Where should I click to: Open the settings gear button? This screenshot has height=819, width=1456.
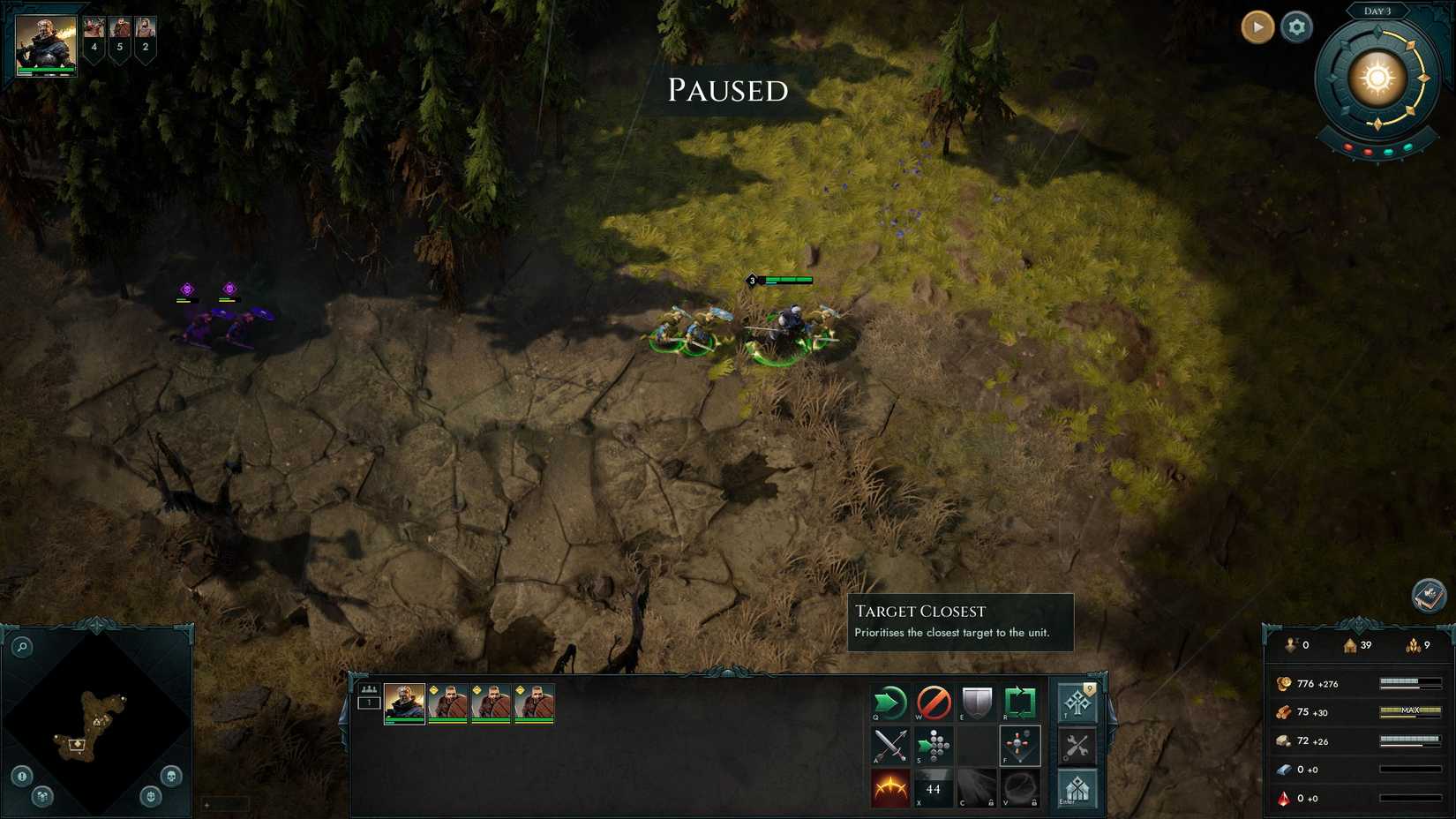(x=1295, y=27)
